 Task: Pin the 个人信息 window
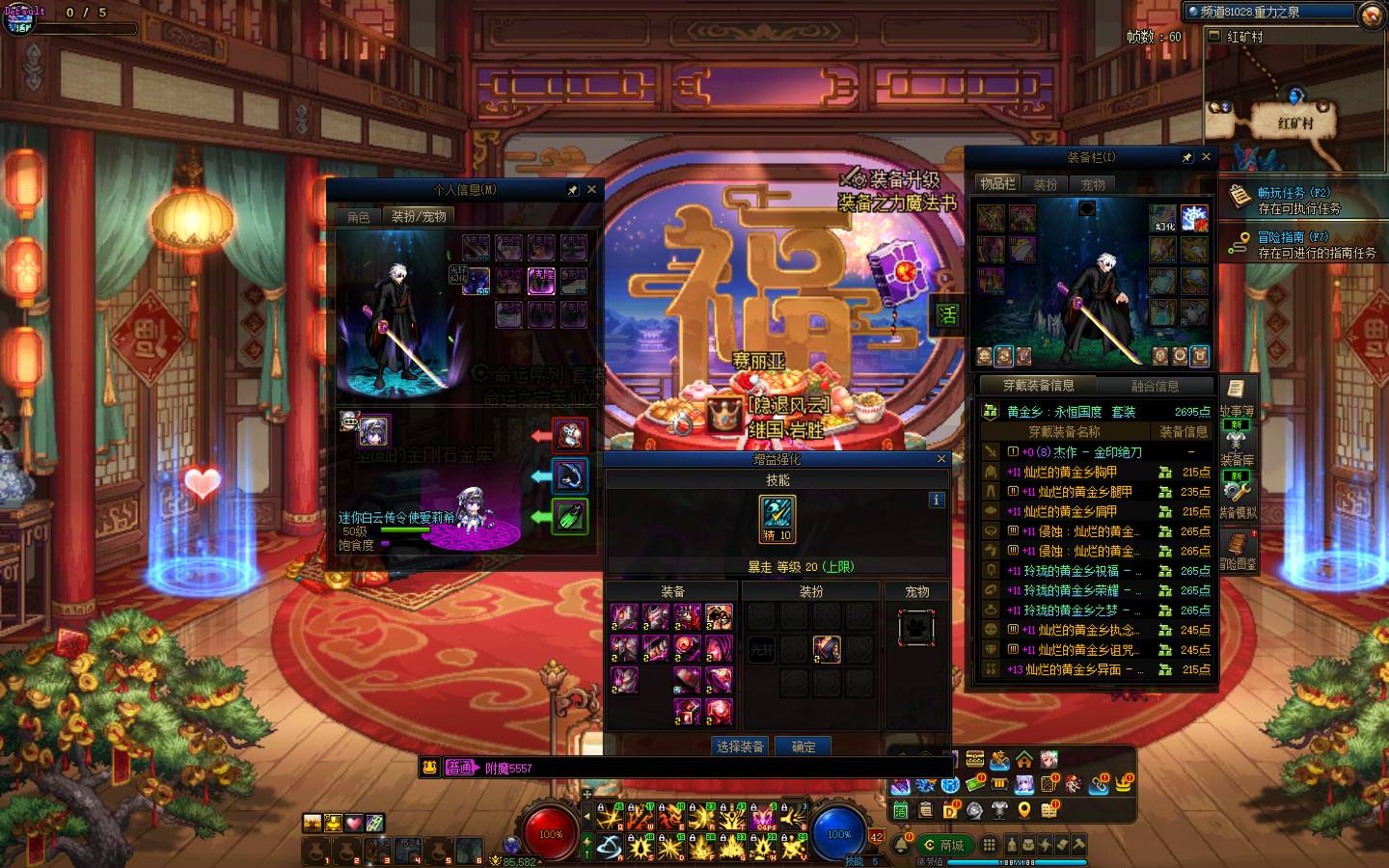click(x=572, y=190)
